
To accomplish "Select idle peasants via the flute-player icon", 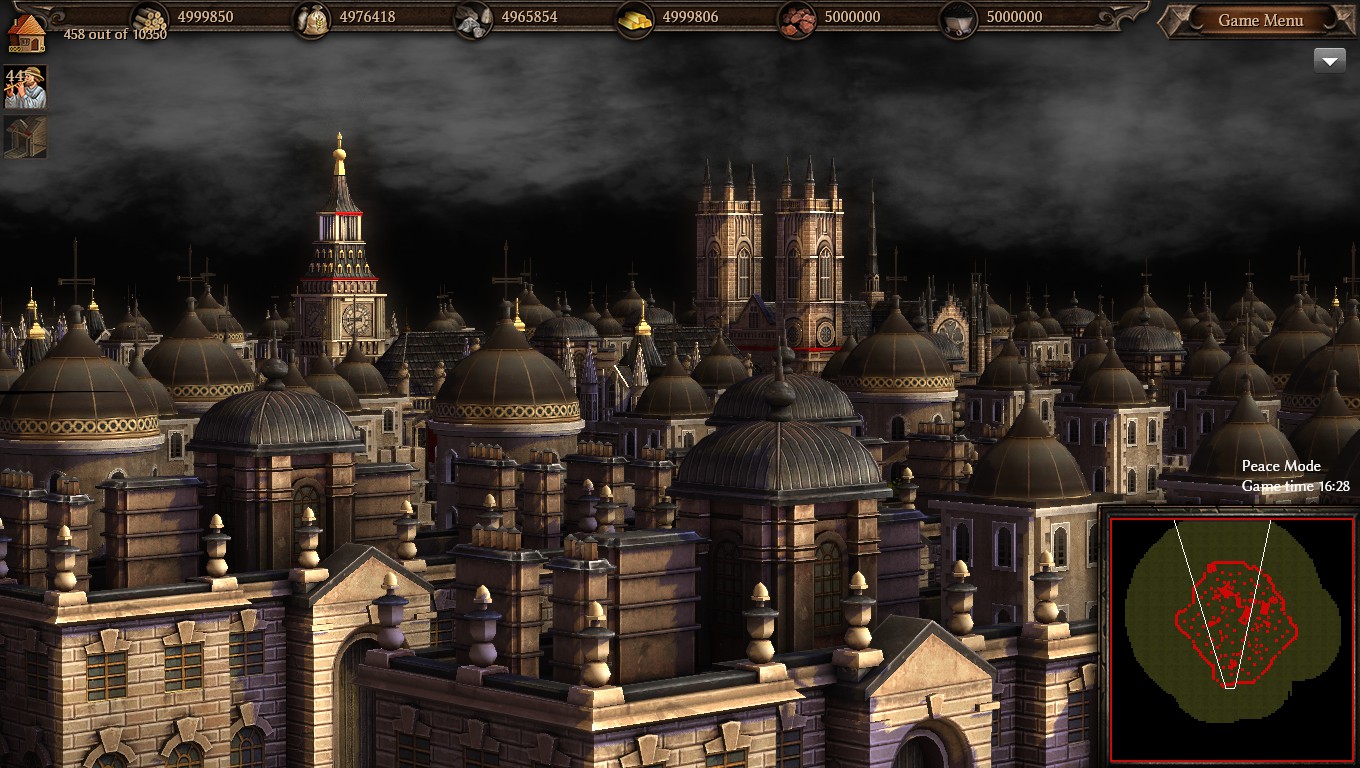I will pyautogui.click(x=25, y=87).
